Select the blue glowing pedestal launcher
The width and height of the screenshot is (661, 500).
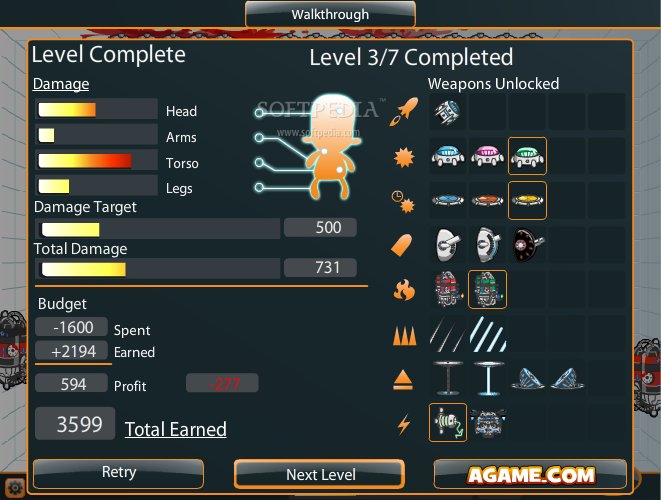[488, 378]
